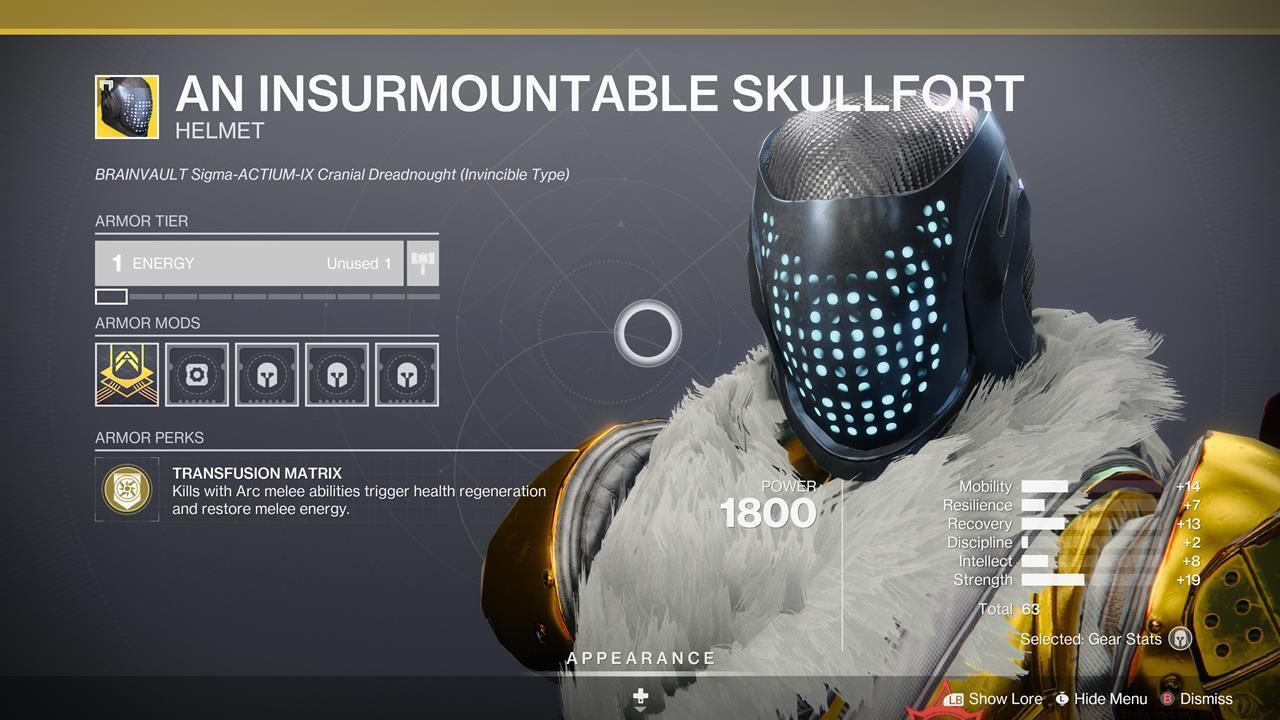Expand the Appearance section
This screenshot has width=1280, height=720.
640,658
